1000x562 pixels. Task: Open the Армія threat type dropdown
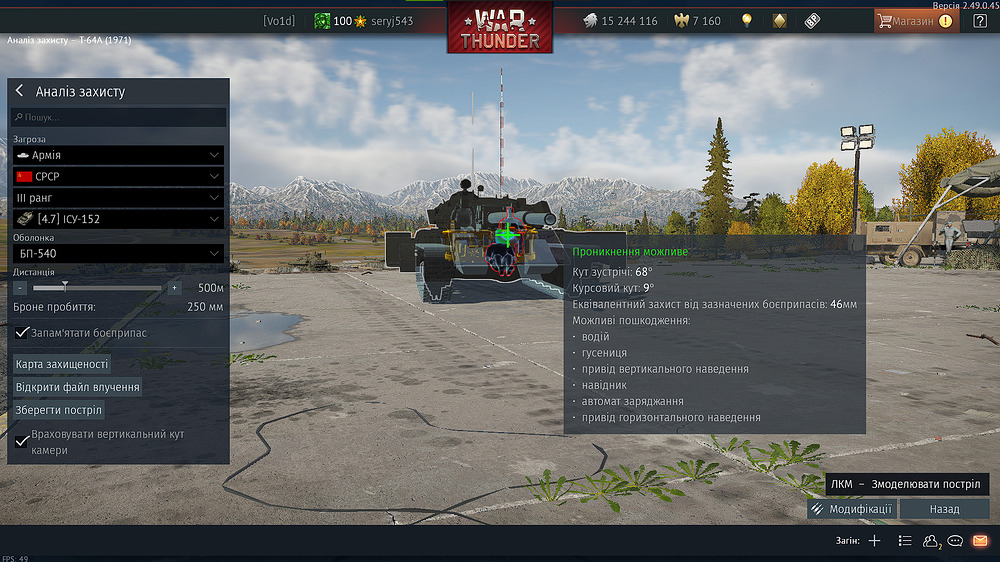click(118, 155)
